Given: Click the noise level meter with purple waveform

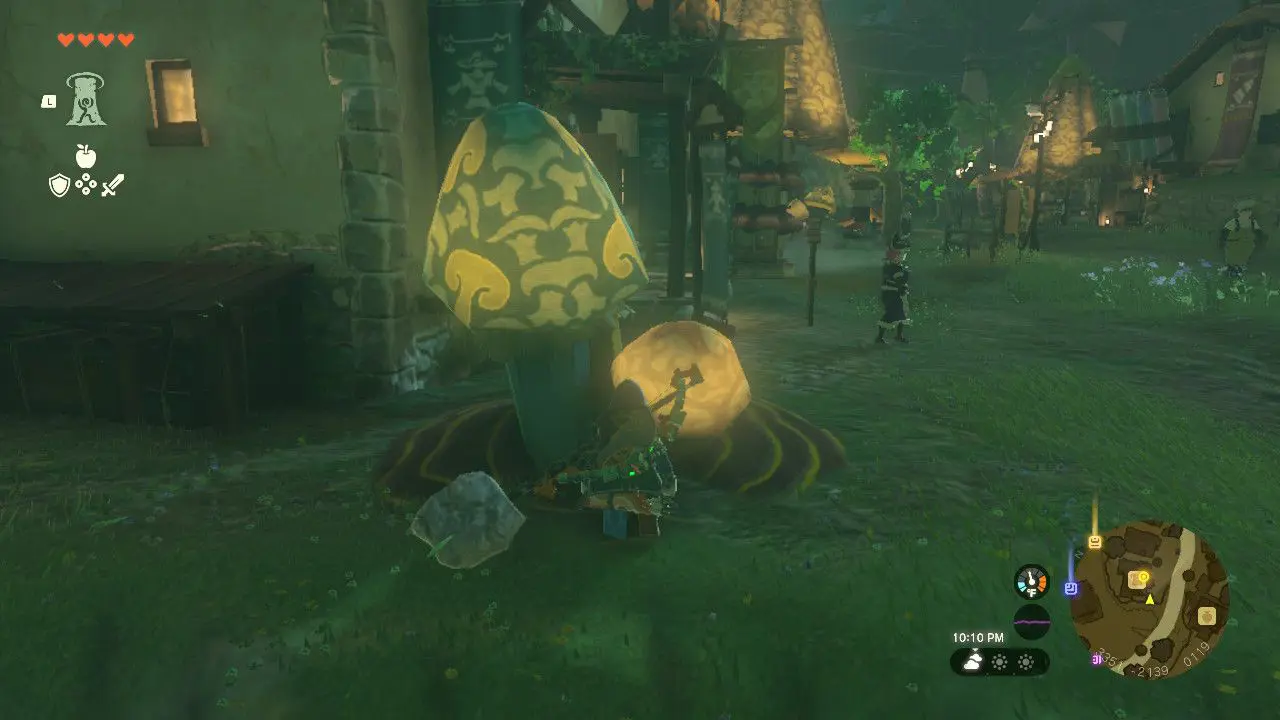Looking at the screenshot, I should point(1032,621).
